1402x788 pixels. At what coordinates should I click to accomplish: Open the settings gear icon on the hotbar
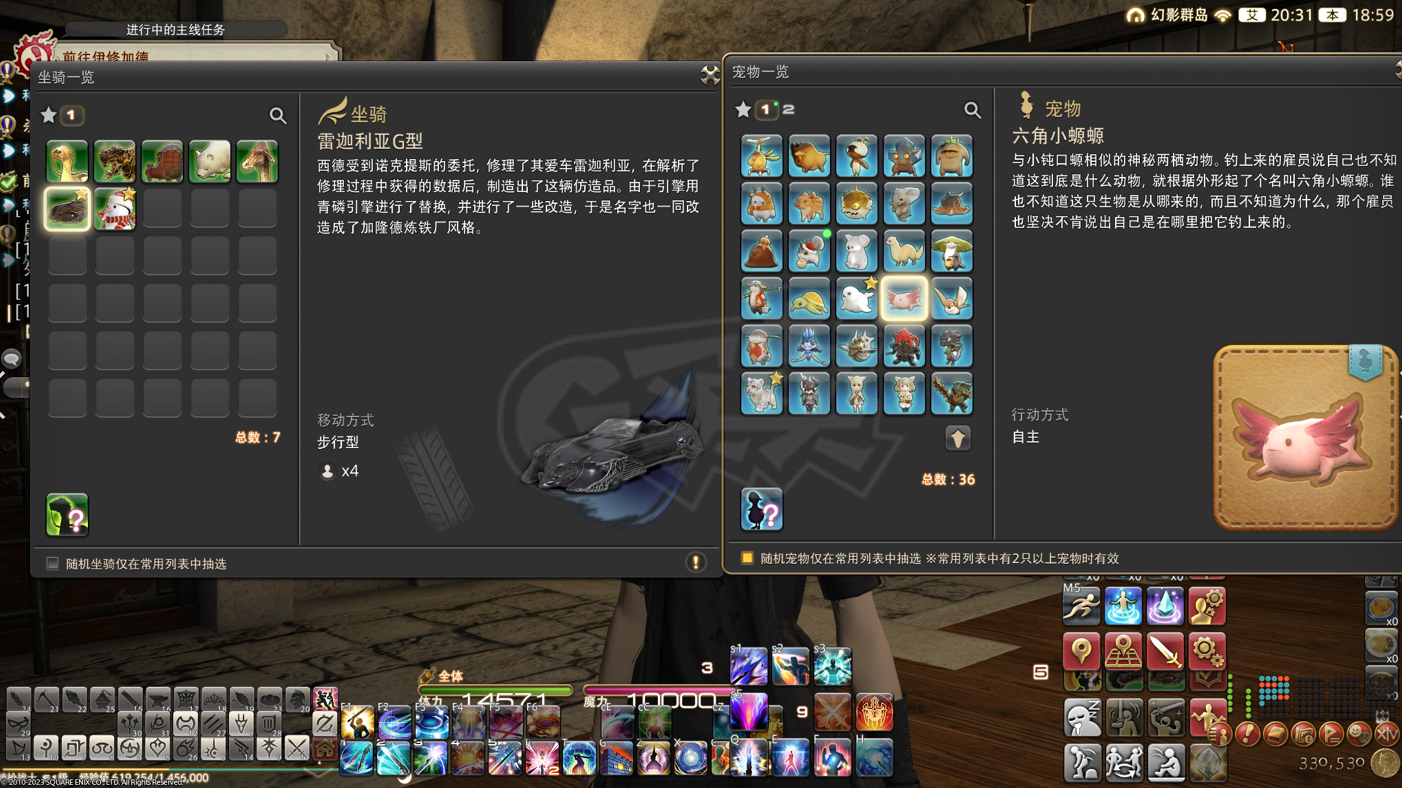pyautogui.click(x=1206, y=652)
